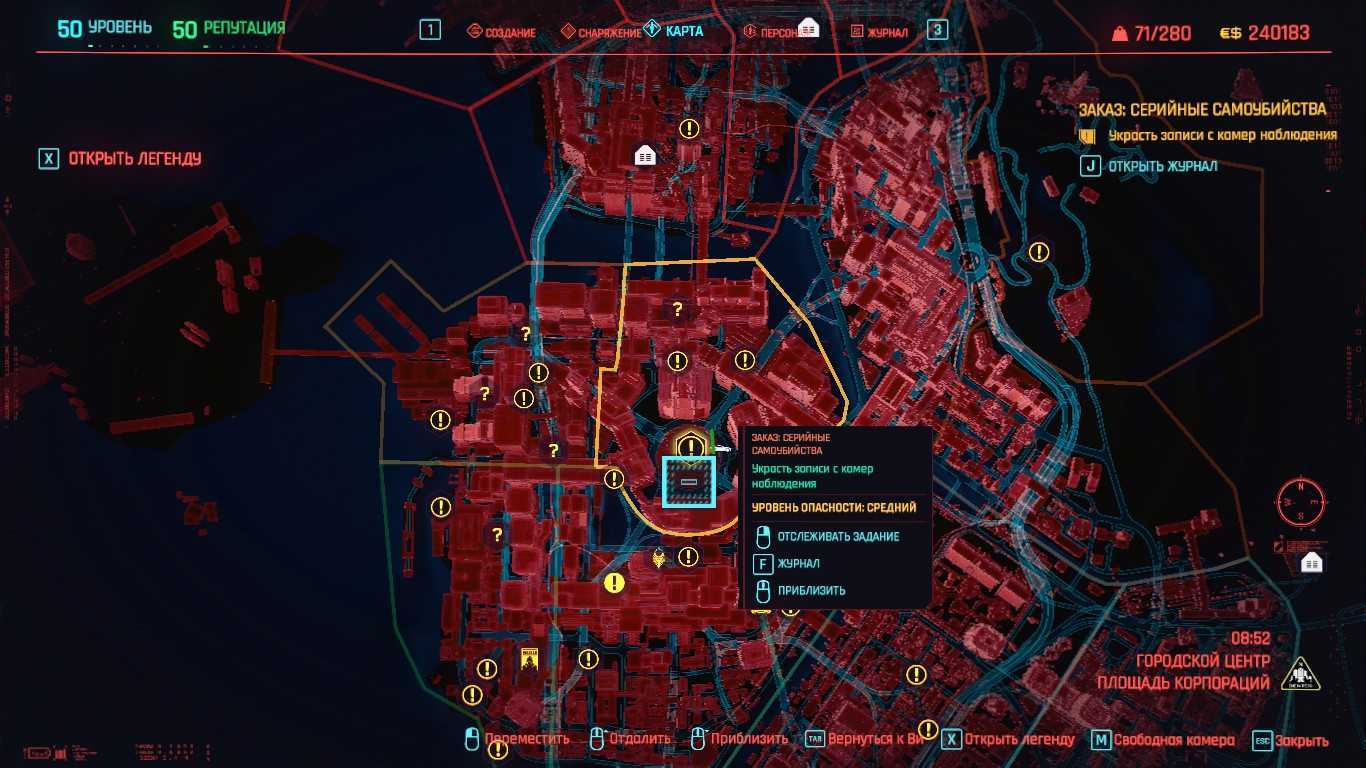Click Отдалить to zoom the map out
1366x768 pixels.
(630, 739)
